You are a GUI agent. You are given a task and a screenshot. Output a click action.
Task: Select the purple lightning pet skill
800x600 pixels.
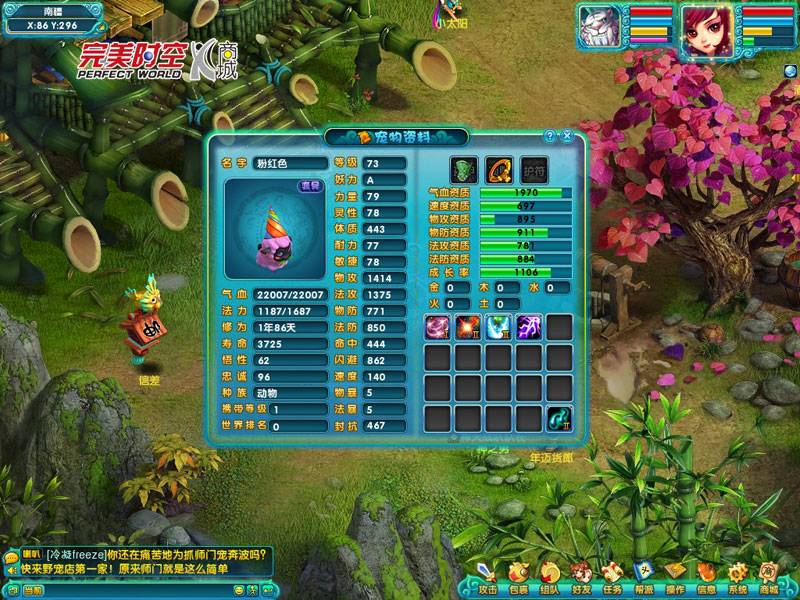[x=529, y=327]
